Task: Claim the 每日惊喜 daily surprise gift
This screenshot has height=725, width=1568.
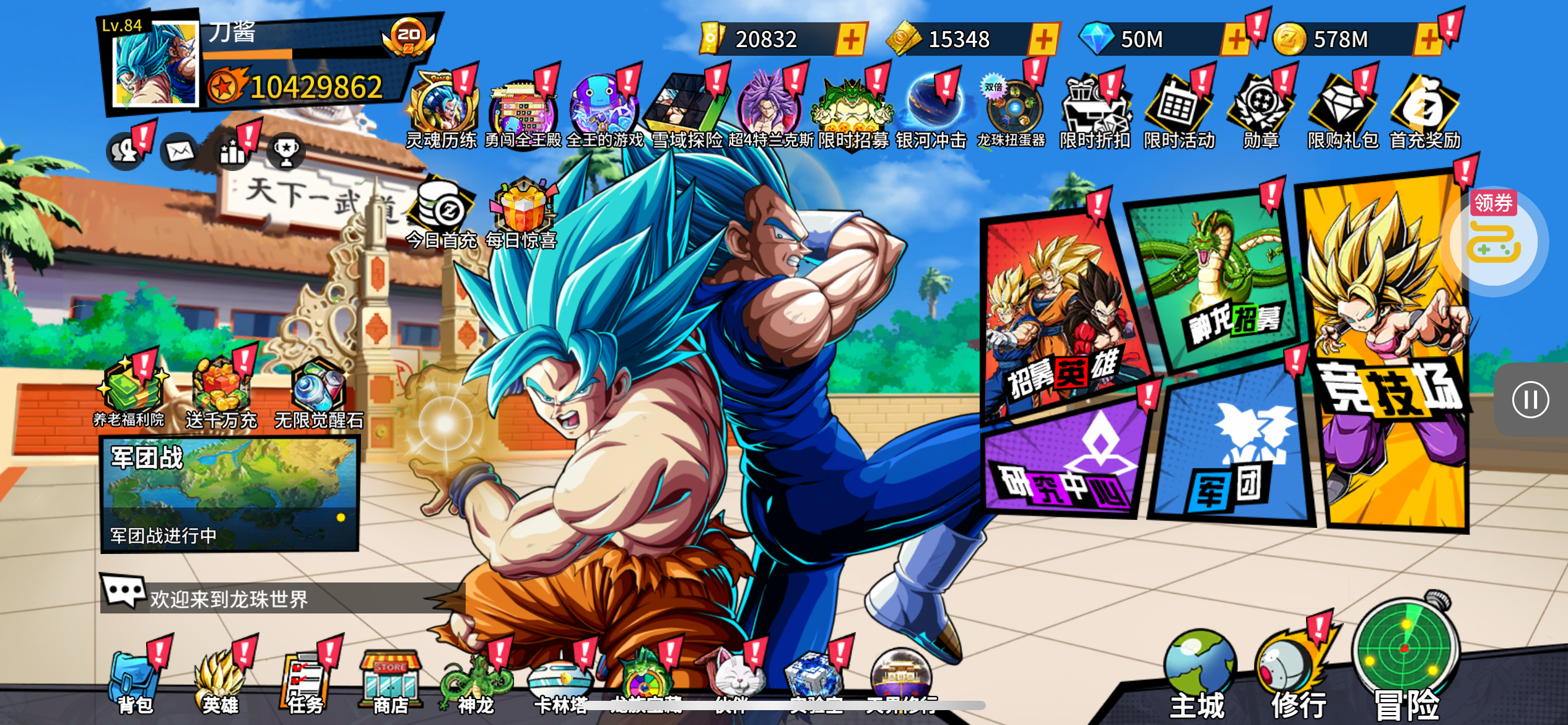Action: click(x=522, y=214)
